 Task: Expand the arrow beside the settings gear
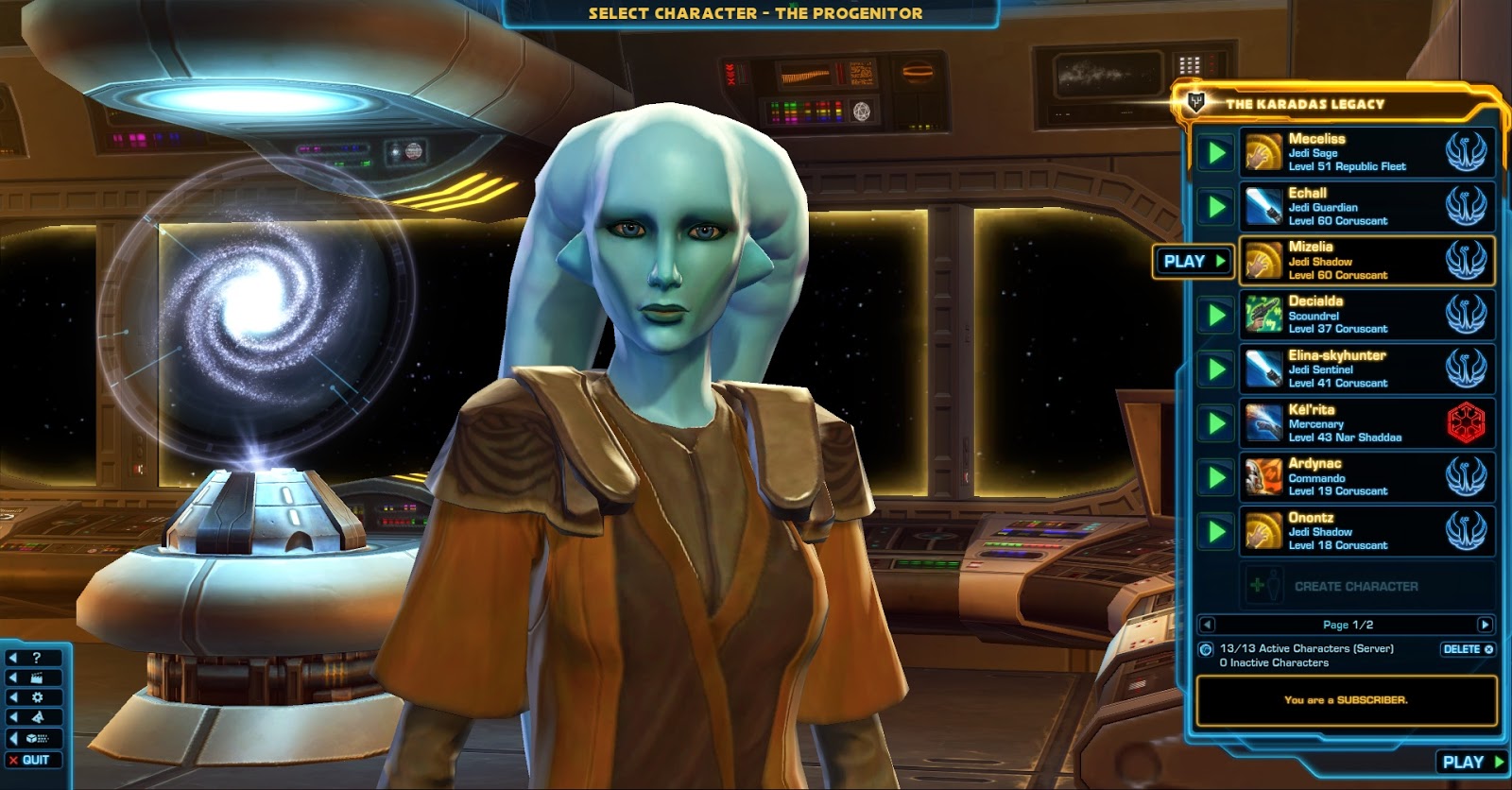12,696
